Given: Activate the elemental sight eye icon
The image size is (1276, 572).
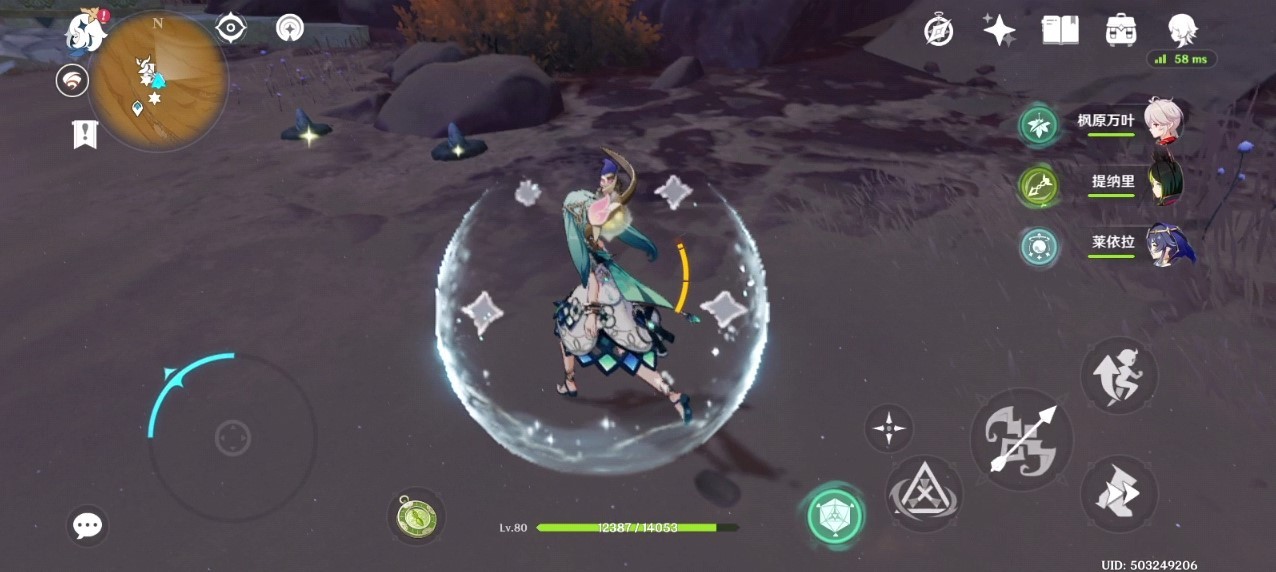Looking at the screenshot, I should [x=231, y=28].
